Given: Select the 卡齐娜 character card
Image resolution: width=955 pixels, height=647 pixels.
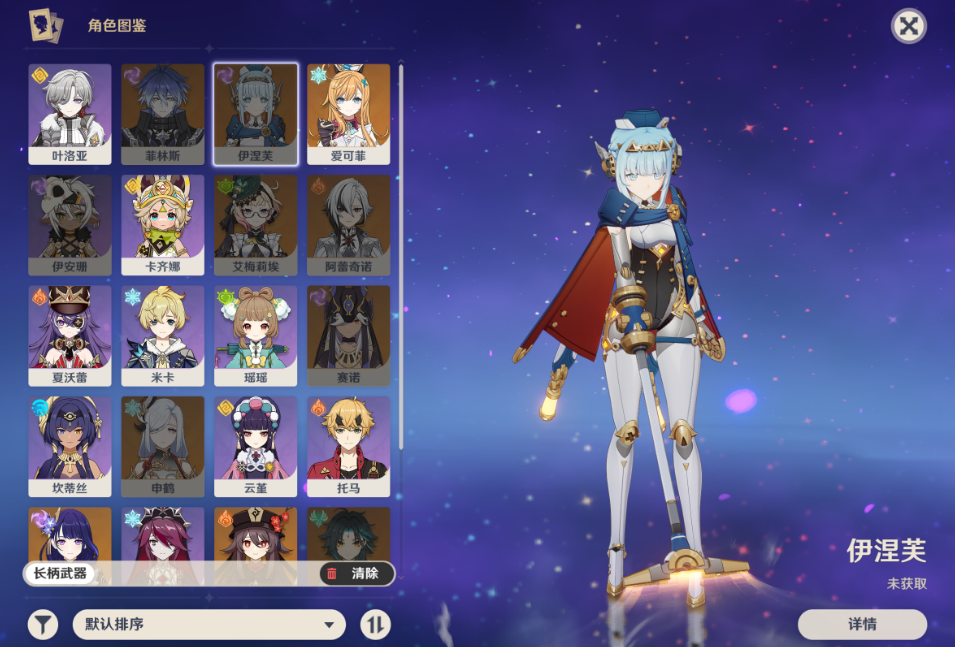Looking at the screenshot, I should click(162, 224).
